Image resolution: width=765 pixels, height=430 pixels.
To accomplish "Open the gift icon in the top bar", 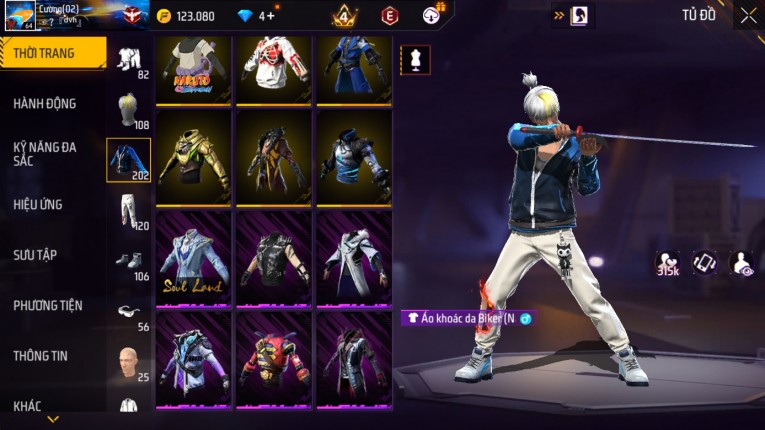I will tap(433, 14).
